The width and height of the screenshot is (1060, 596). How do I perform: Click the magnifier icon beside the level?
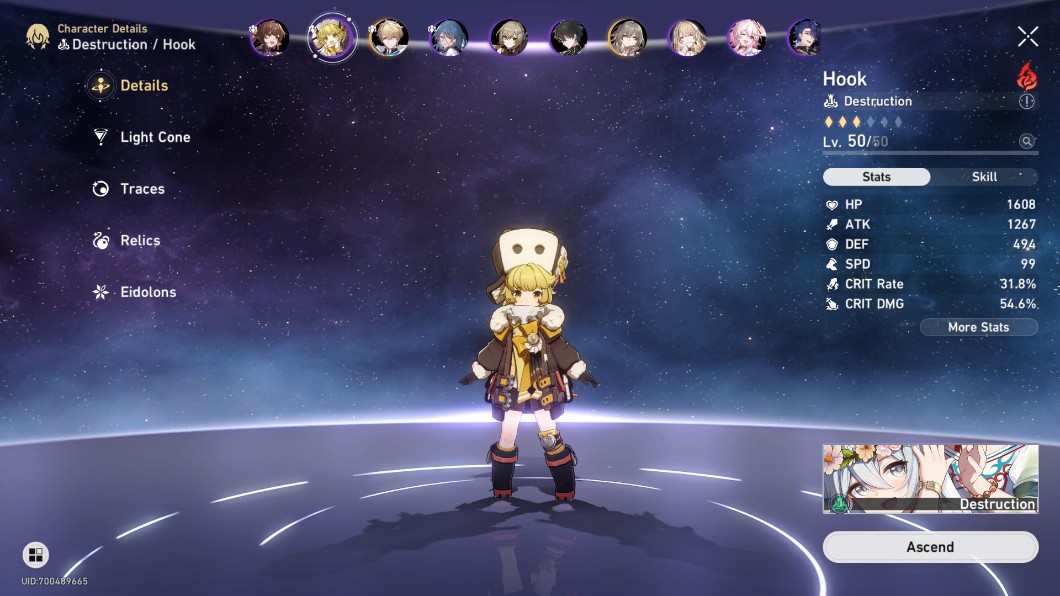tap(1027, 142)
